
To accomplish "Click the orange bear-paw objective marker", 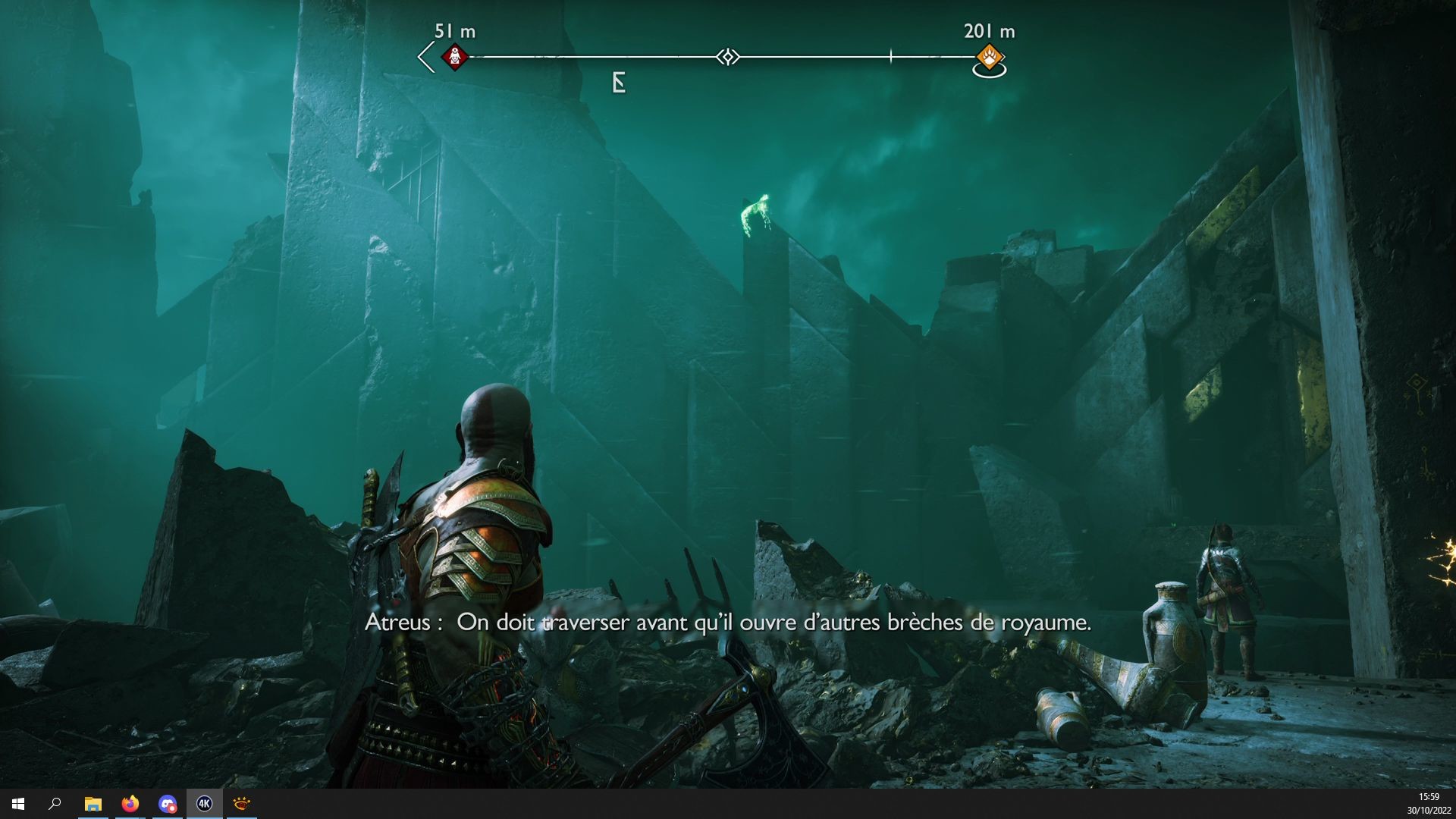I will [990, 55].
